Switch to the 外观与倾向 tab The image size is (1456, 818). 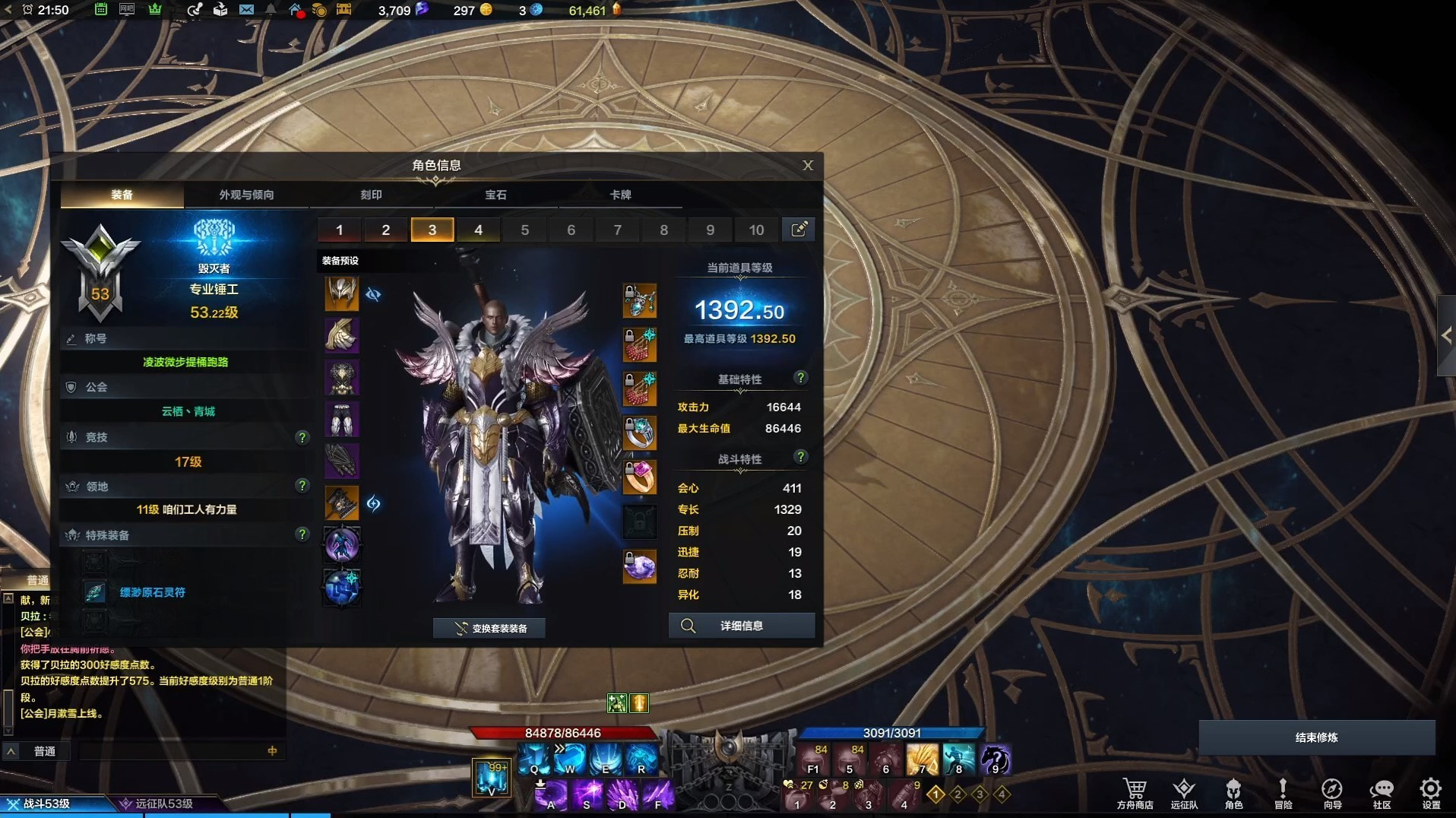point(246,195)
